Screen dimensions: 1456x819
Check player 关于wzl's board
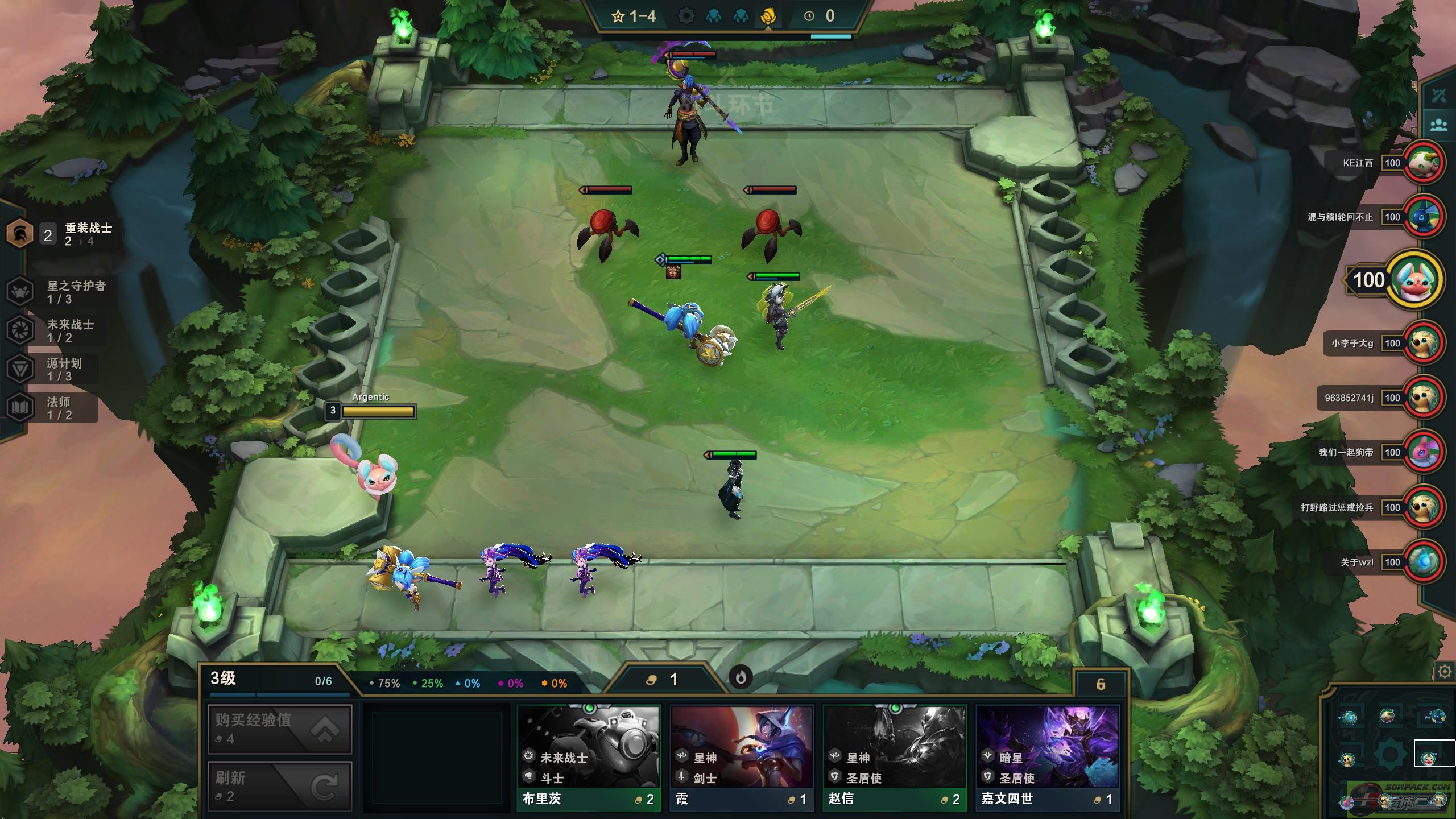coord(1424,562)
